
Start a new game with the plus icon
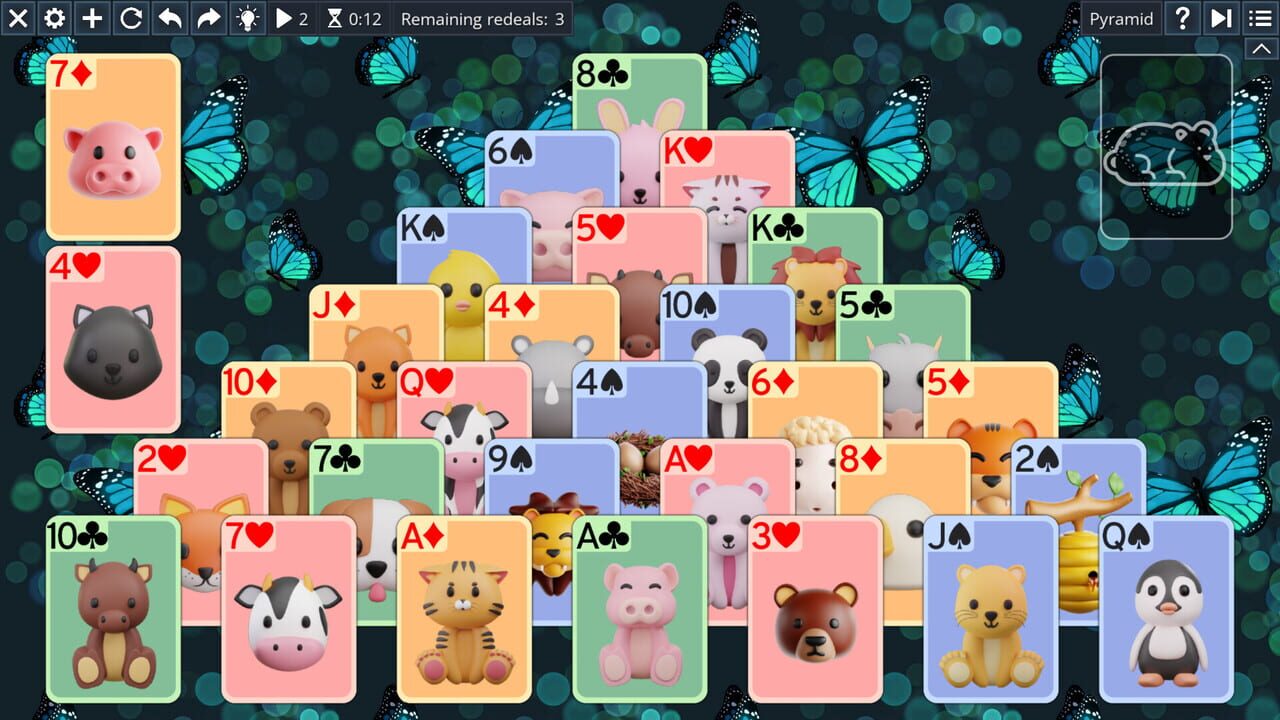pyautogui.click(x=92, y=18)
